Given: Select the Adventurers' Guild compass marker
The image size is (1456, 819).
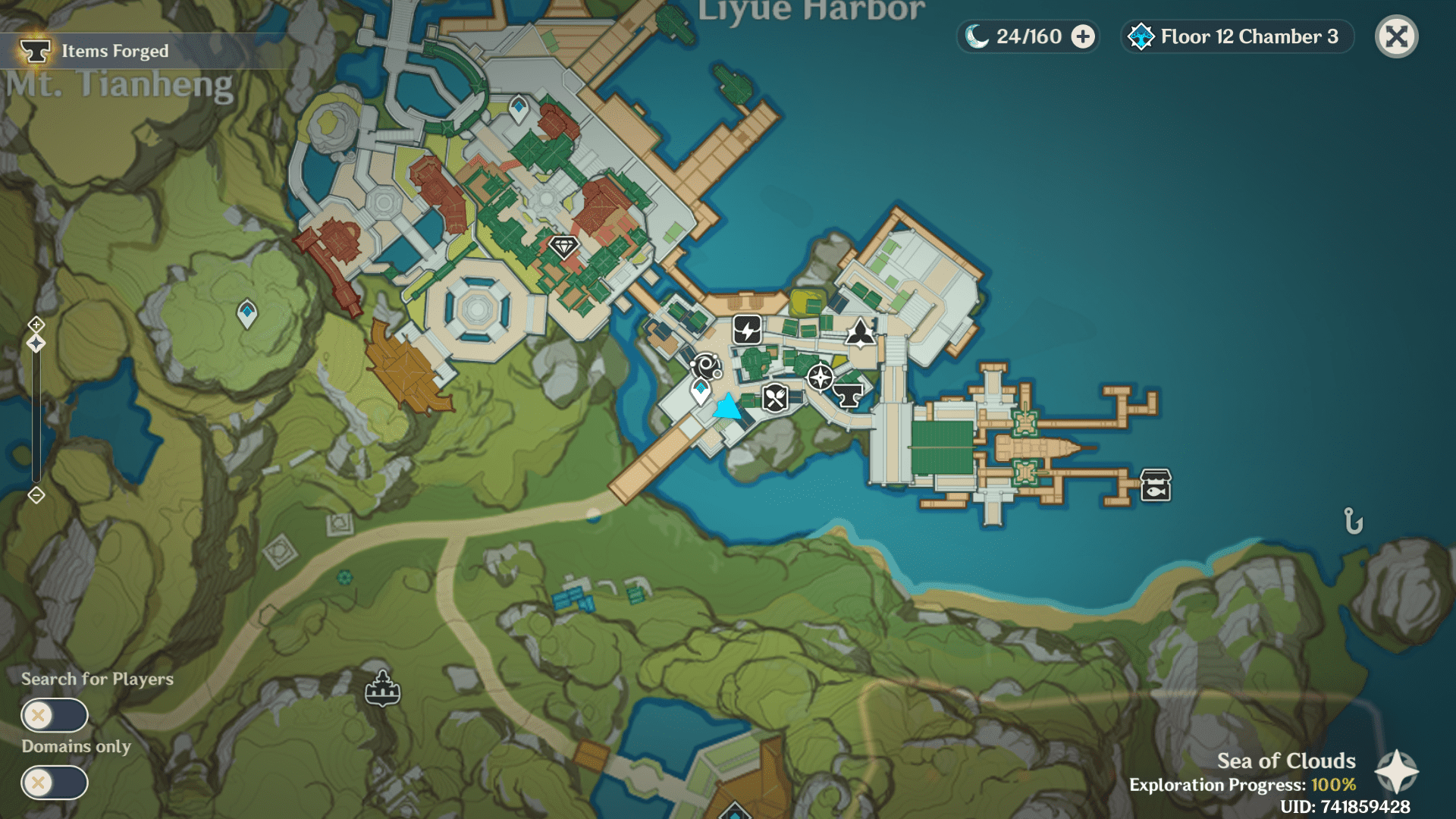Looking at the screenshot, I should (820, 377).
